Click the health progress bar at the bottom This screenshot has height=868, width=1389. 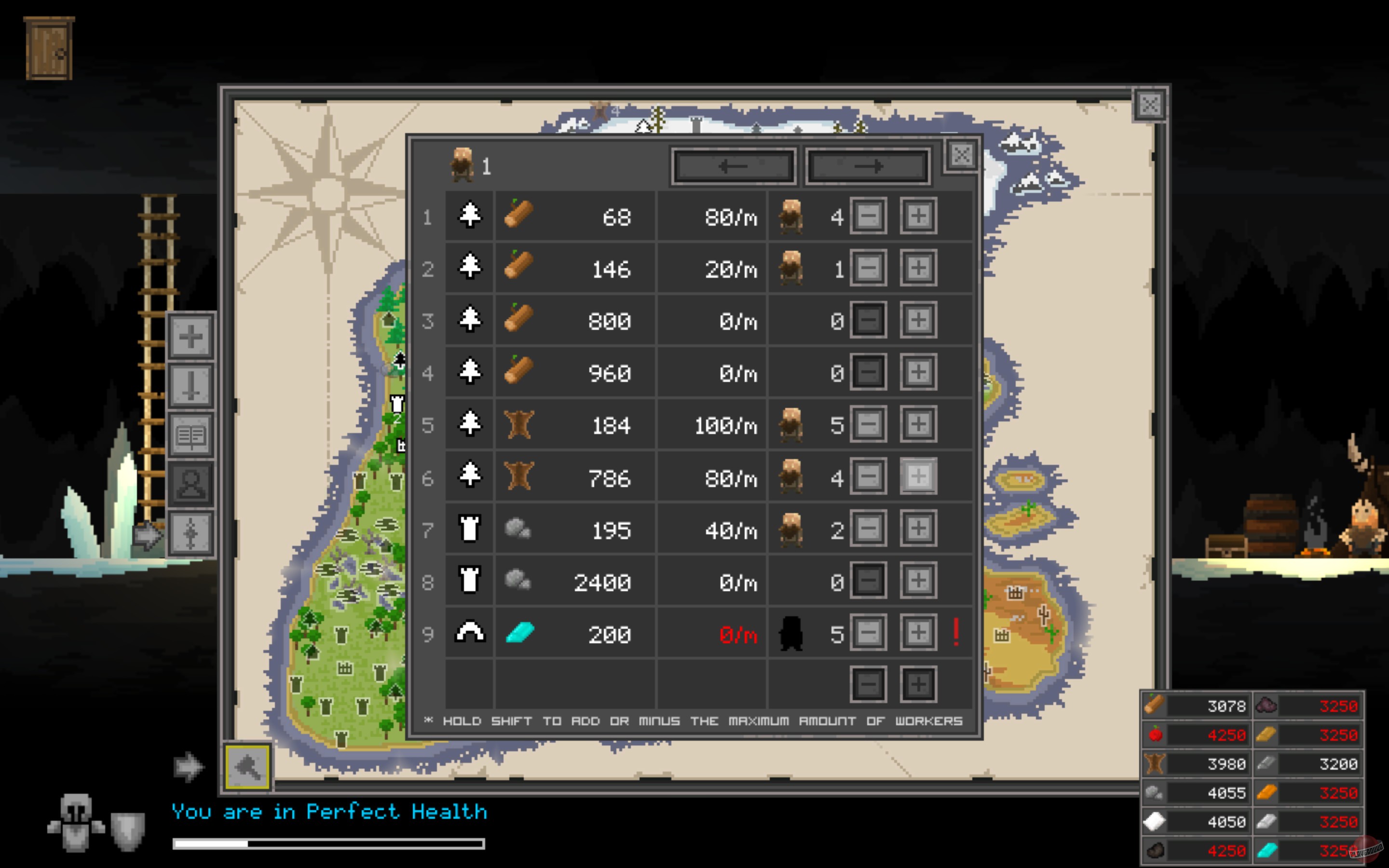point(327,844)
